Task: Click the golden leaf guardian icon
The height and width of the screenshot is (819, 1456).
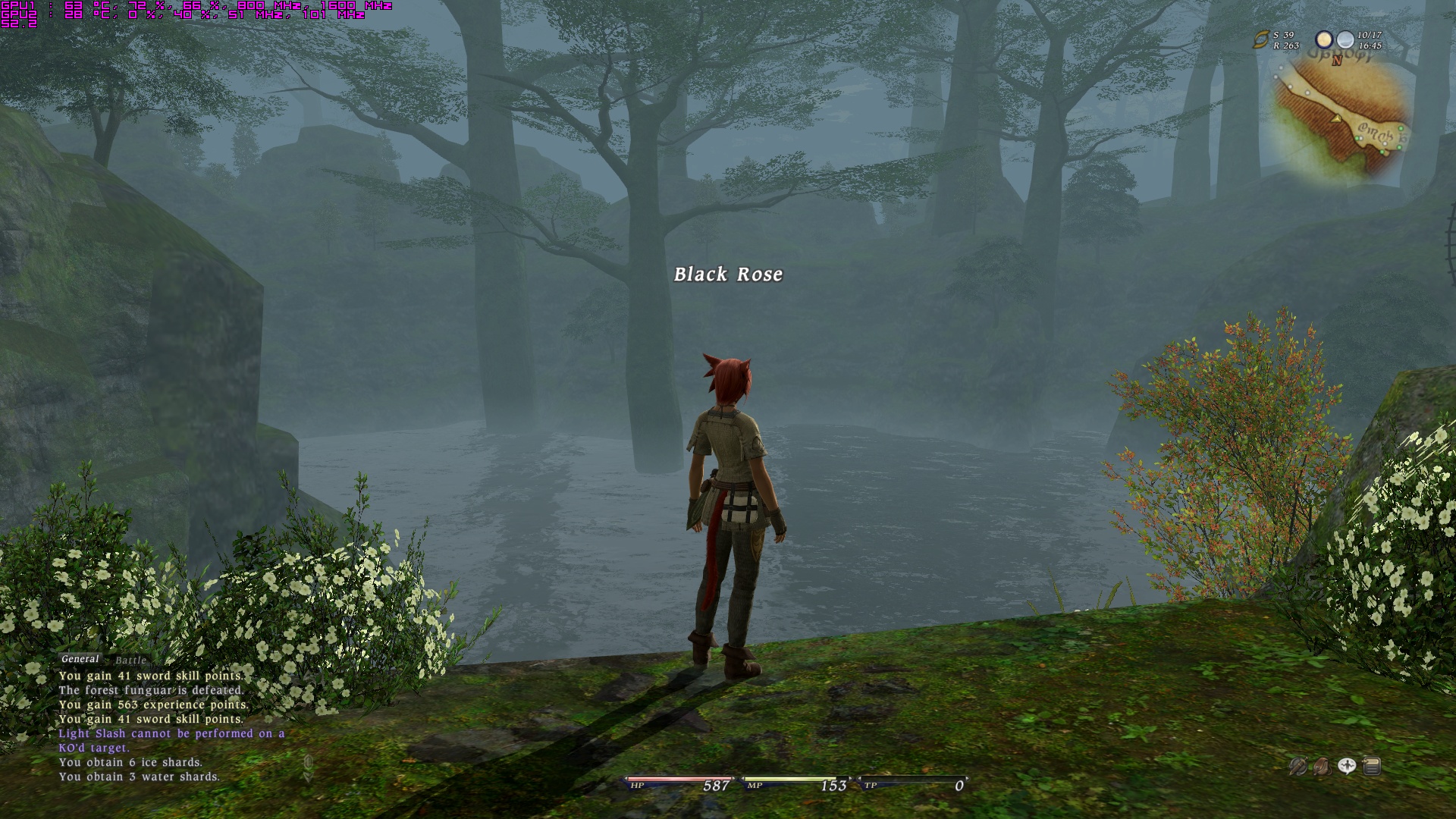Action: (x=1261, y=39)
